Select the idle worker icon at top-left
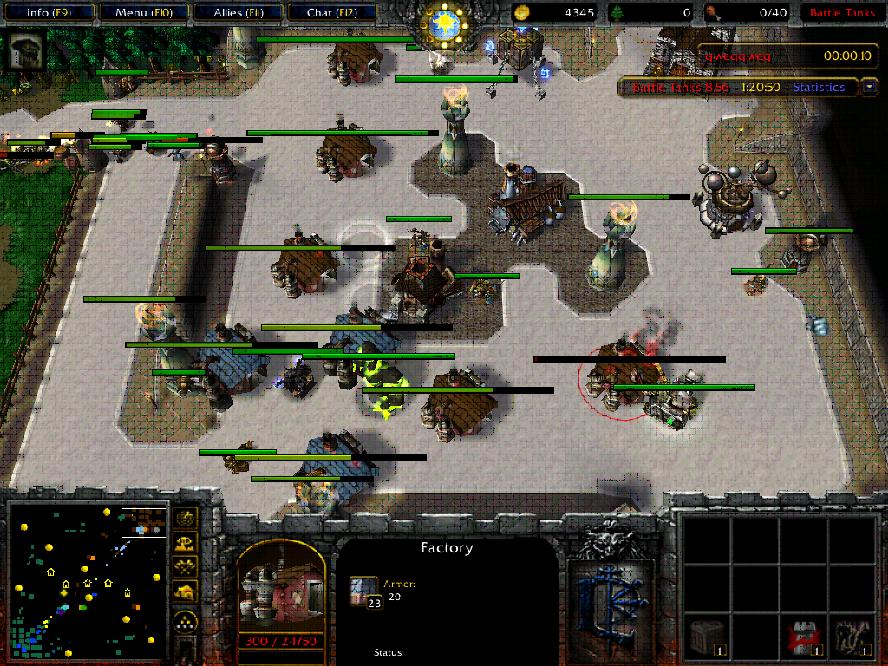888x666 pixels. click(24, 50)
